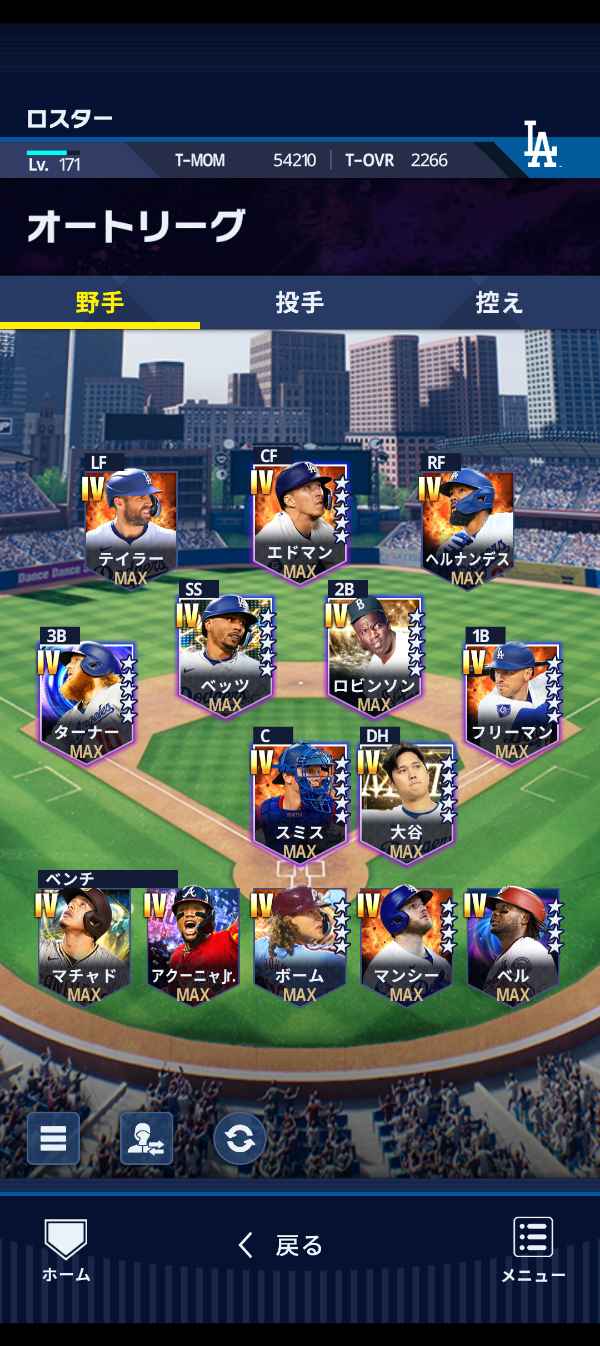This screenshot has height=1346, width=600.
Task: Tap the 戻る back button
Action: pyautogui.click(x=281, y=1245)
